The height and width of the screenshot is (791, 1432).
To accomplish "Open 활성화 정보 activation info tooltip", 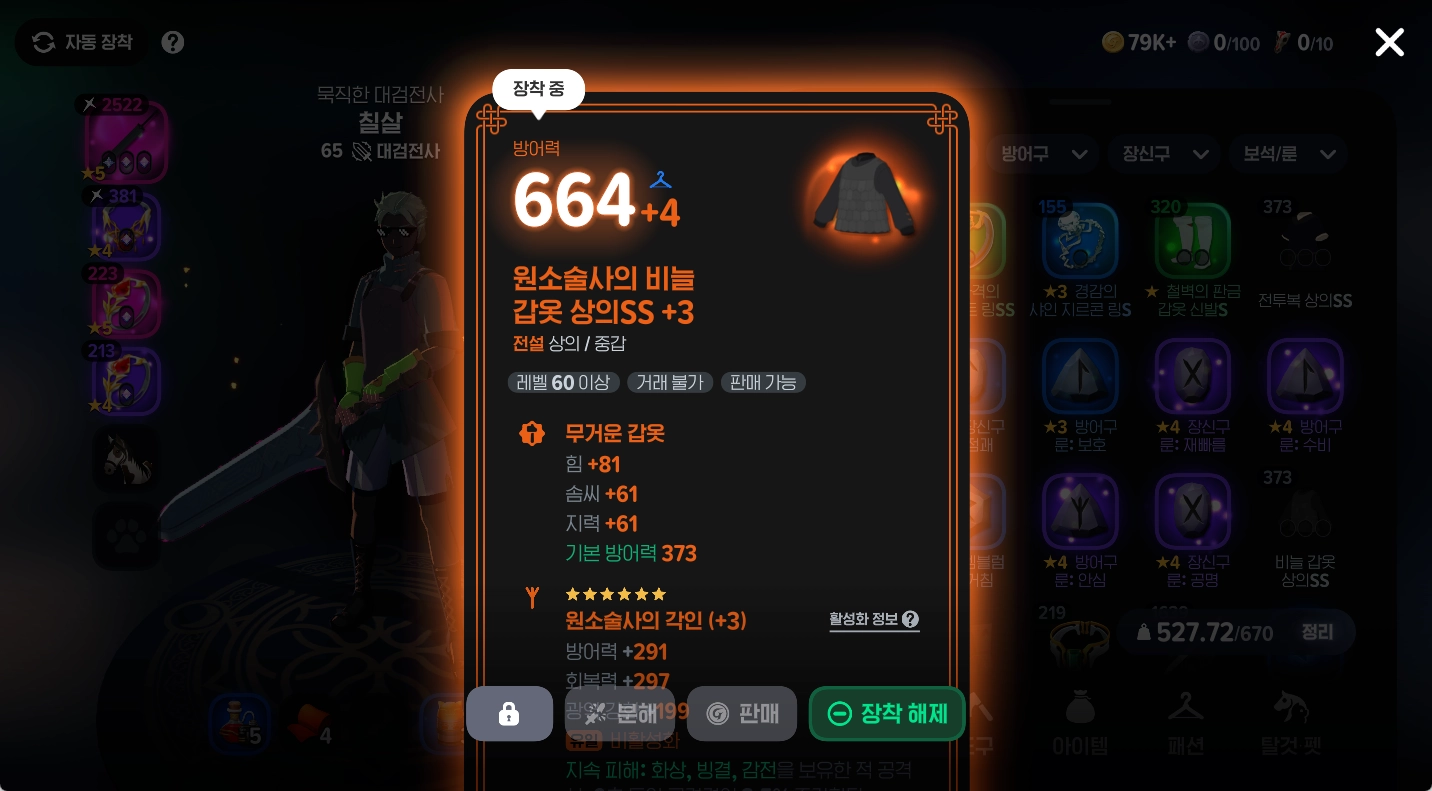I will 874,620.
